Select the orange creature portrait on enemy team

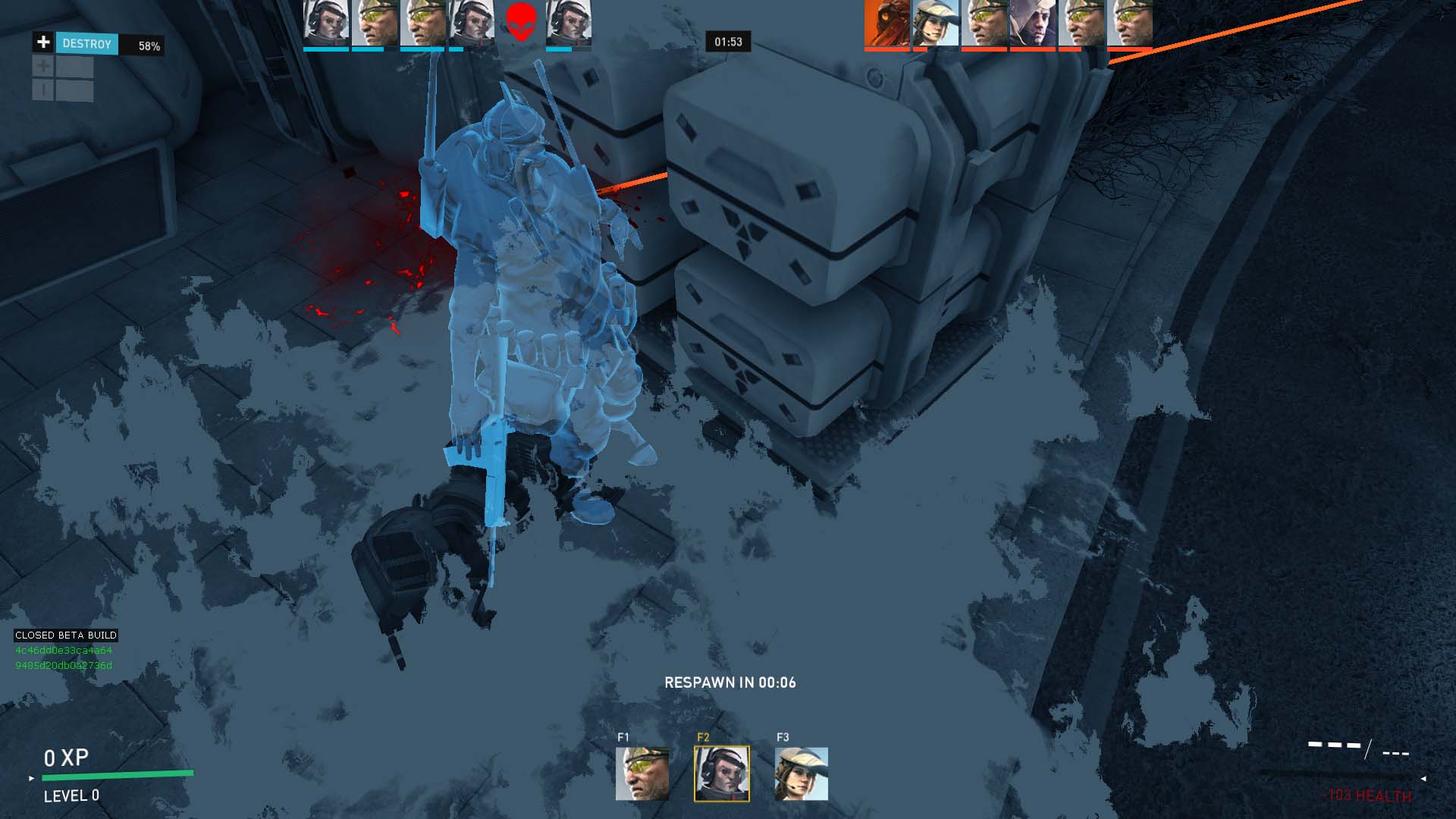point(886,23)
